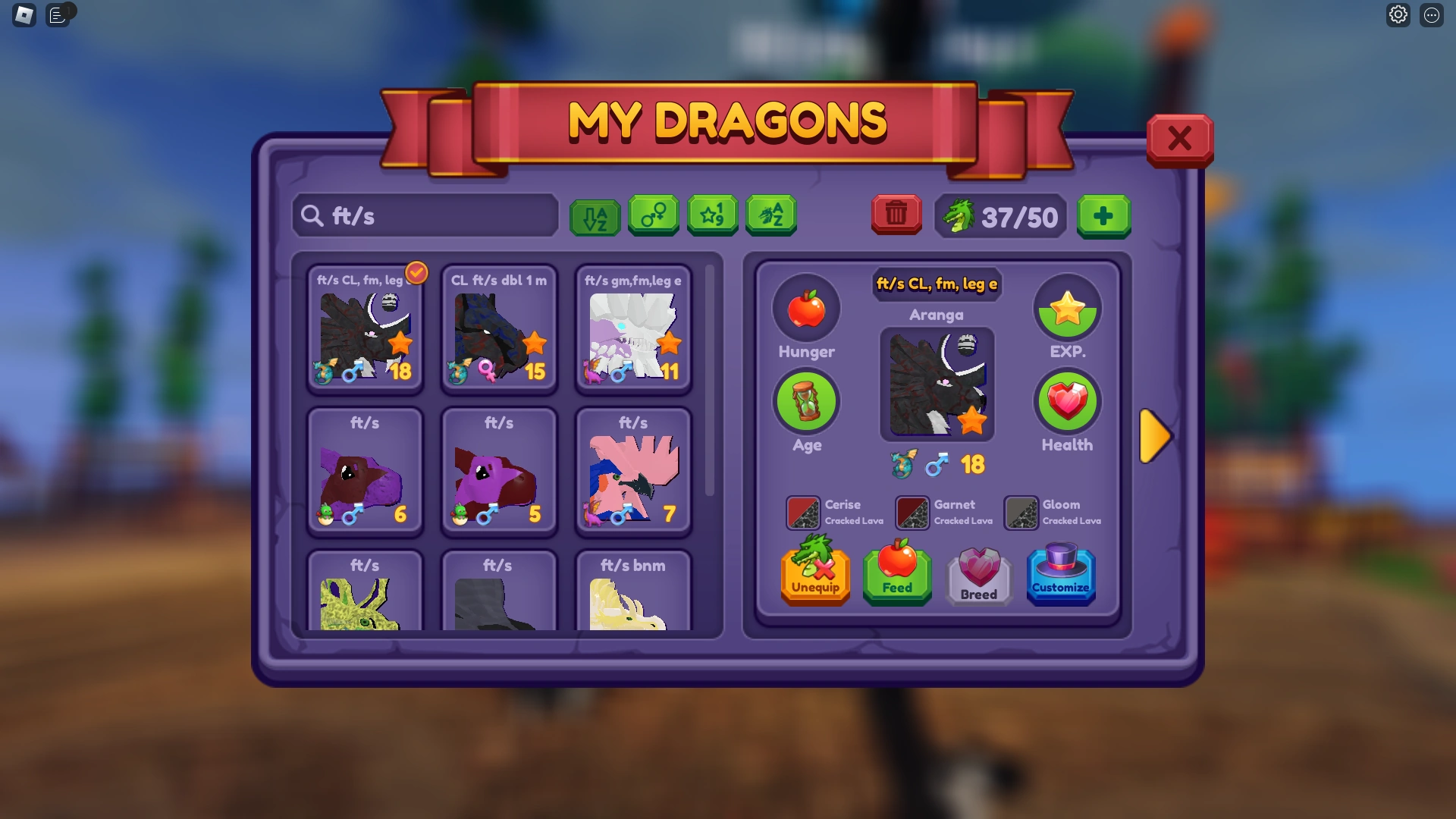The height and width of the screenshot is (819, 1456).
Task: Open the three-dots Roblox menu
Action: 1432,14
